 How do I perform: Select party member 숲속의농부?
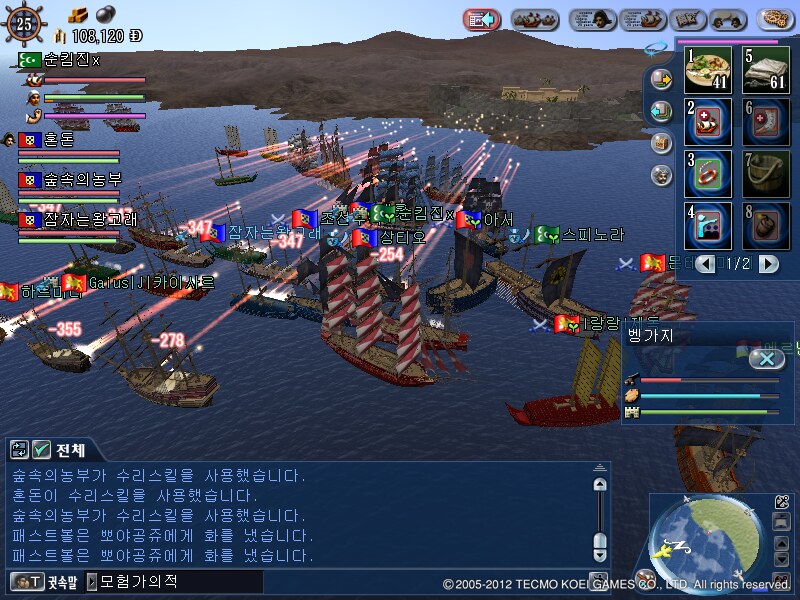pyautogui.click(x=80, y=180)
